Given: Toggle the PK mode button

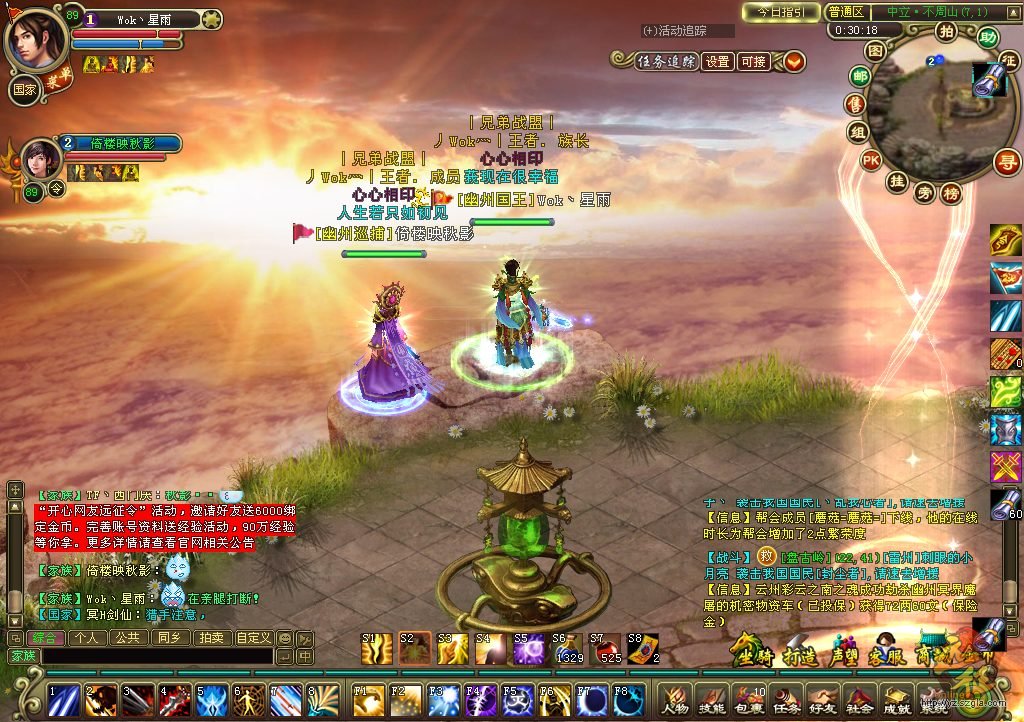Looking at the screenshot, I should click(x=871, y=159).
